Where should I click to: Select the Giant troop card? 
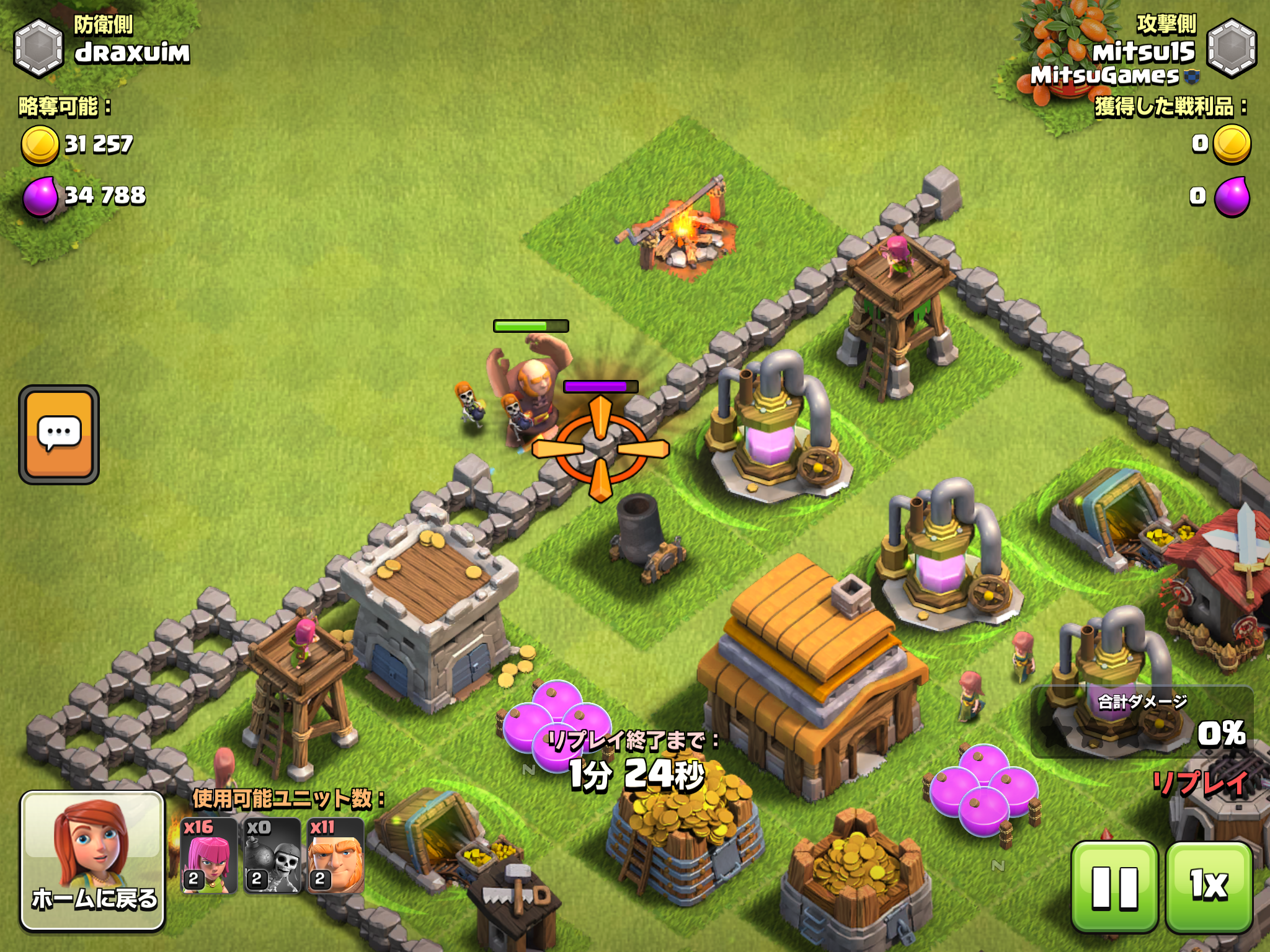coord(335,855)
